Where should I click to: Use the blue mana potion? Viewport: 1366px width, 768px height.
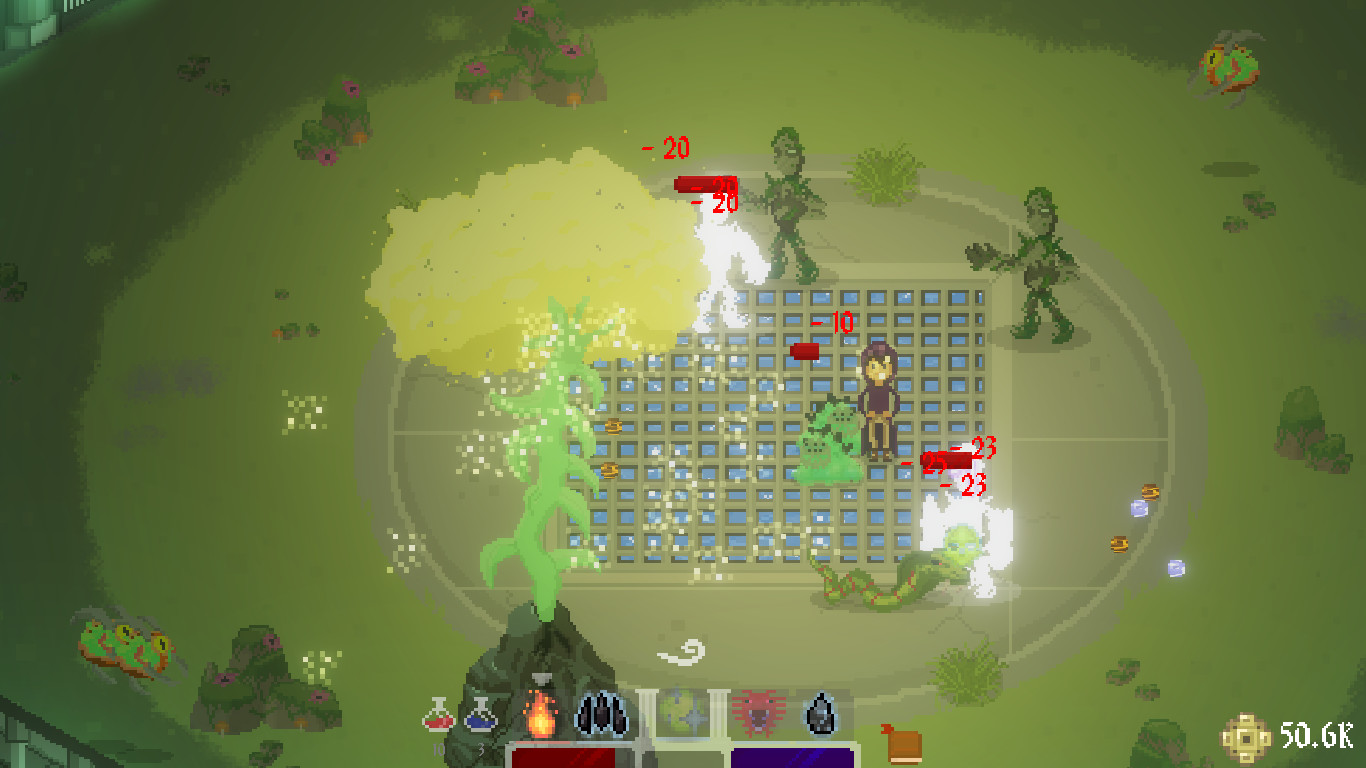480,714
